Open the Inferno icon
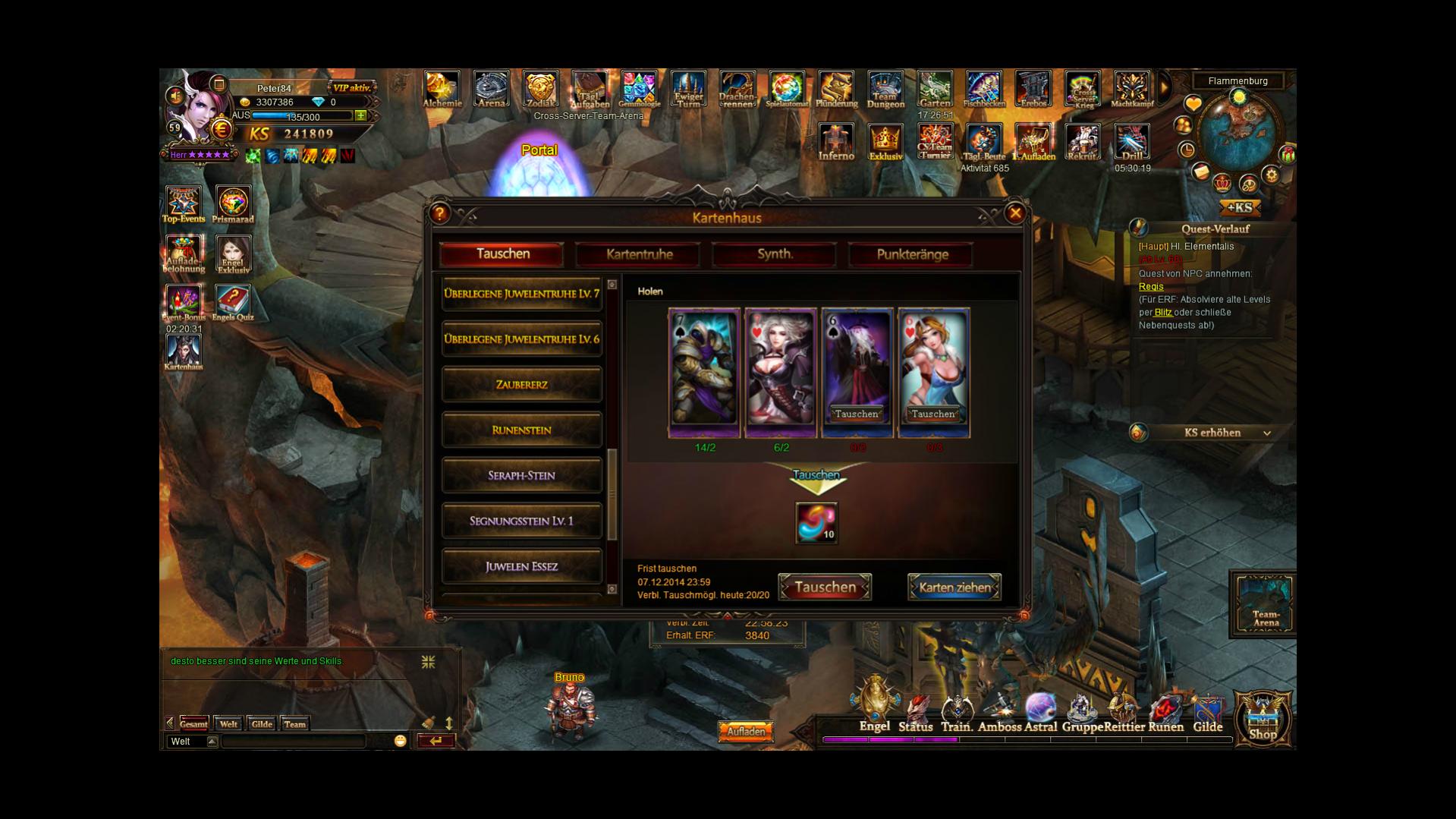This screenshot has width=1456, height=819. (835, 142)
